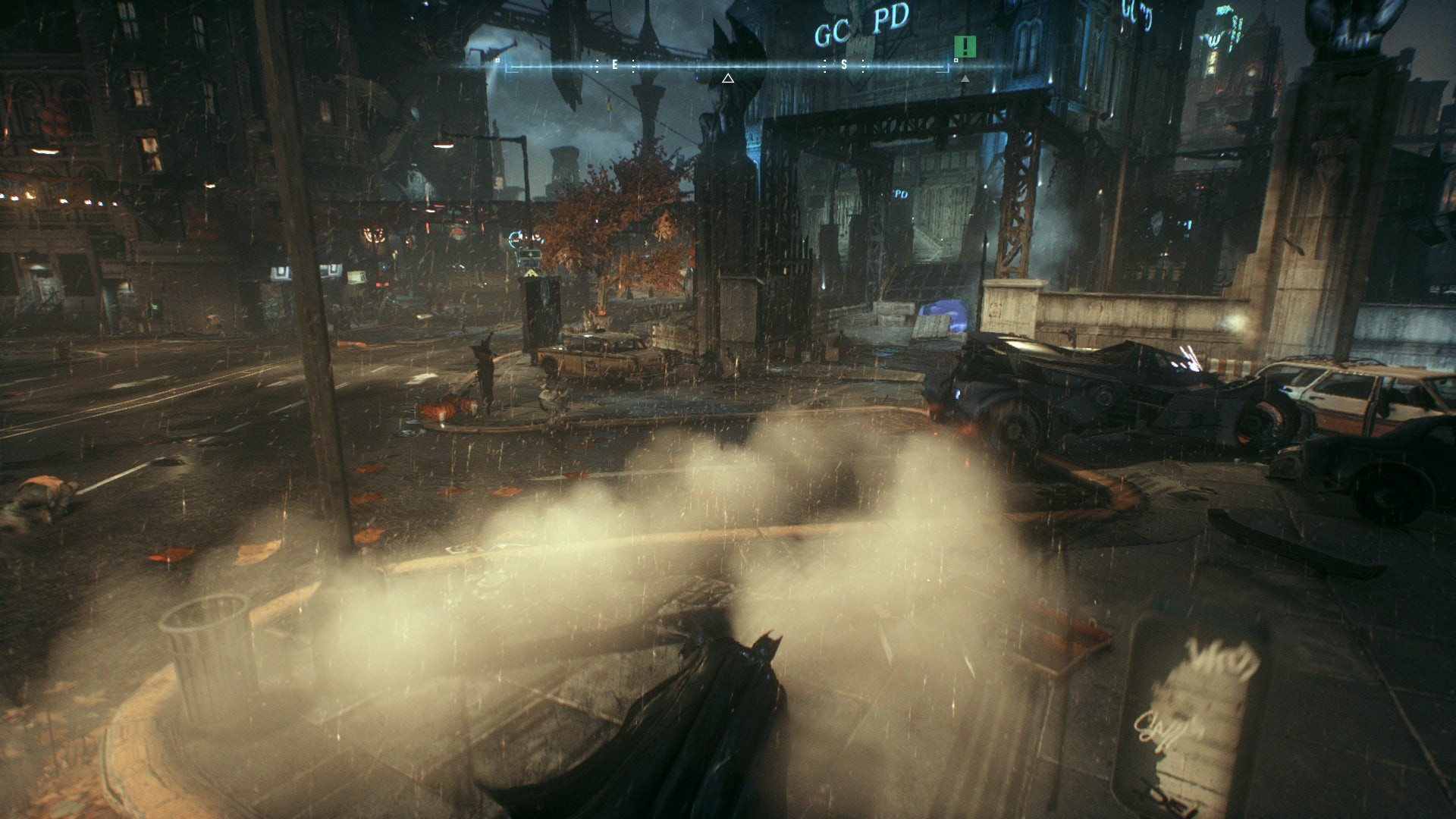Select the compass heading bar
Image resolution: width=1456 pixels, height=819 pixels.
tap(727, 67)
